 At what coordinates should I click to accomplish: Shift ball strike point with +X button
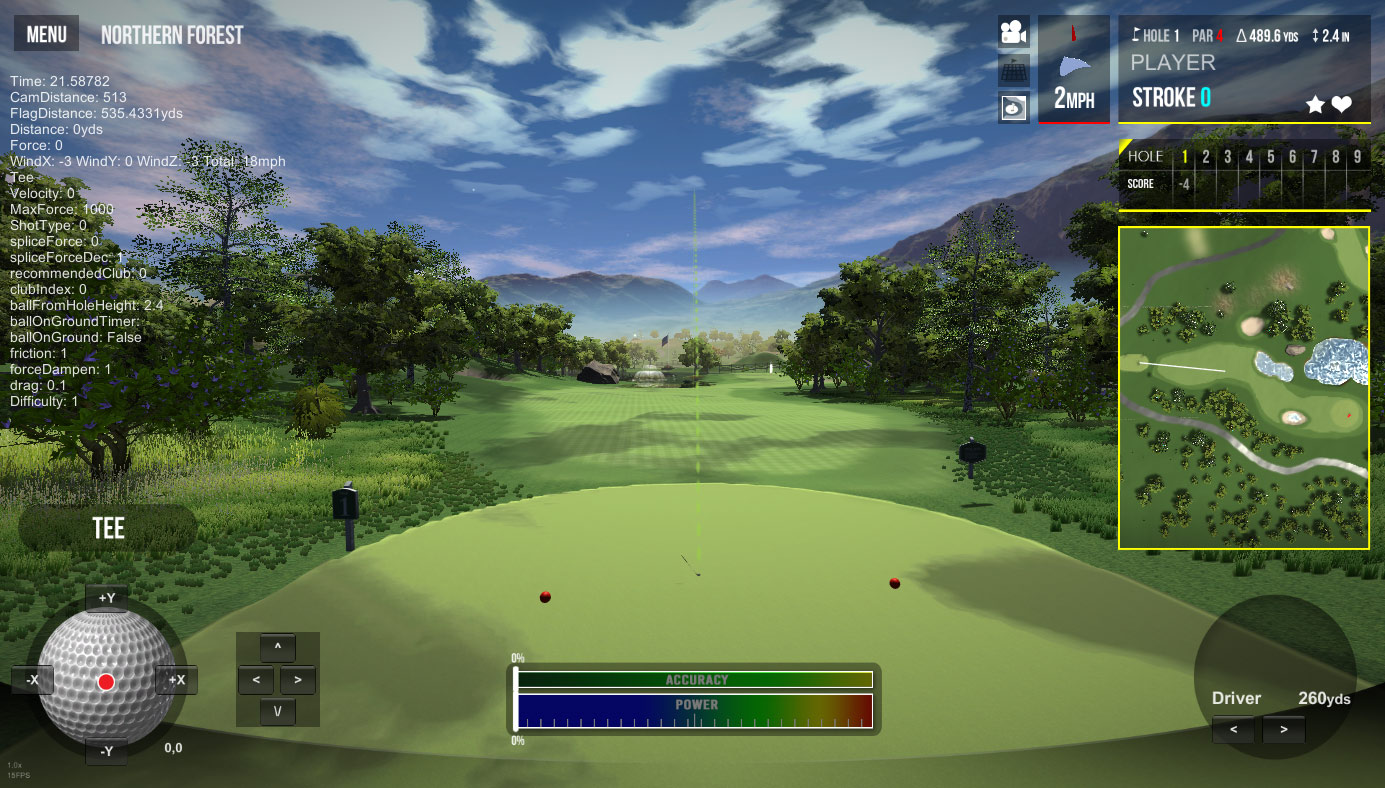[x=177, y=680]
